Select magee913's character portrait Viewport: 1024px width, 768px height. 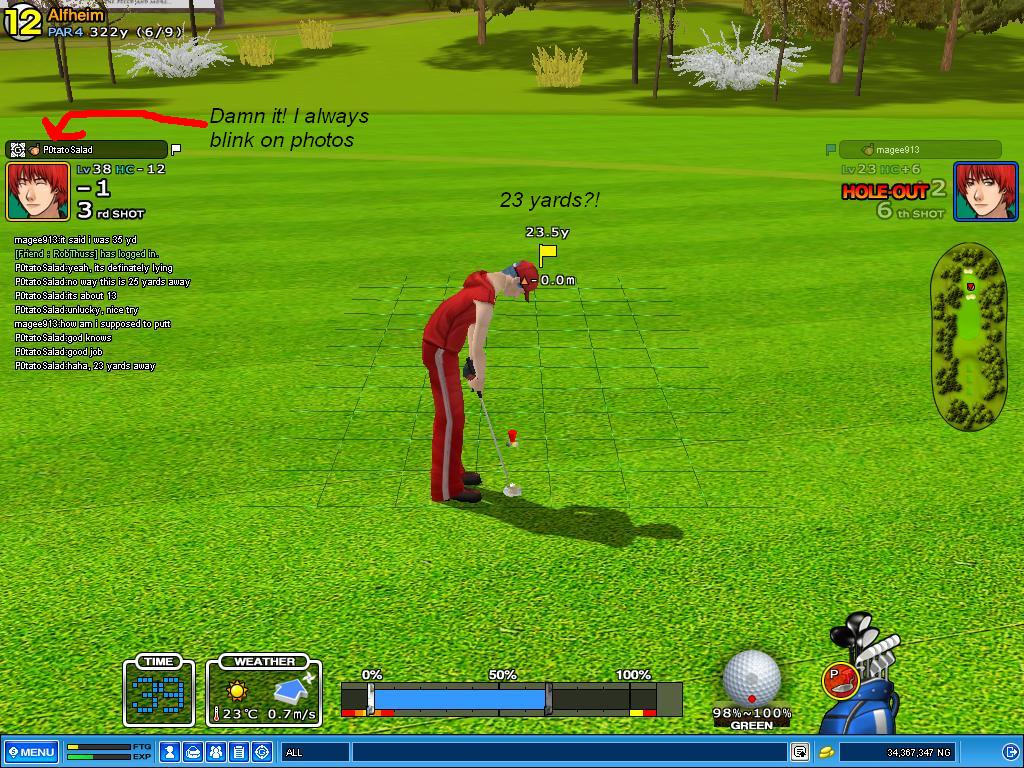[985, 191]
